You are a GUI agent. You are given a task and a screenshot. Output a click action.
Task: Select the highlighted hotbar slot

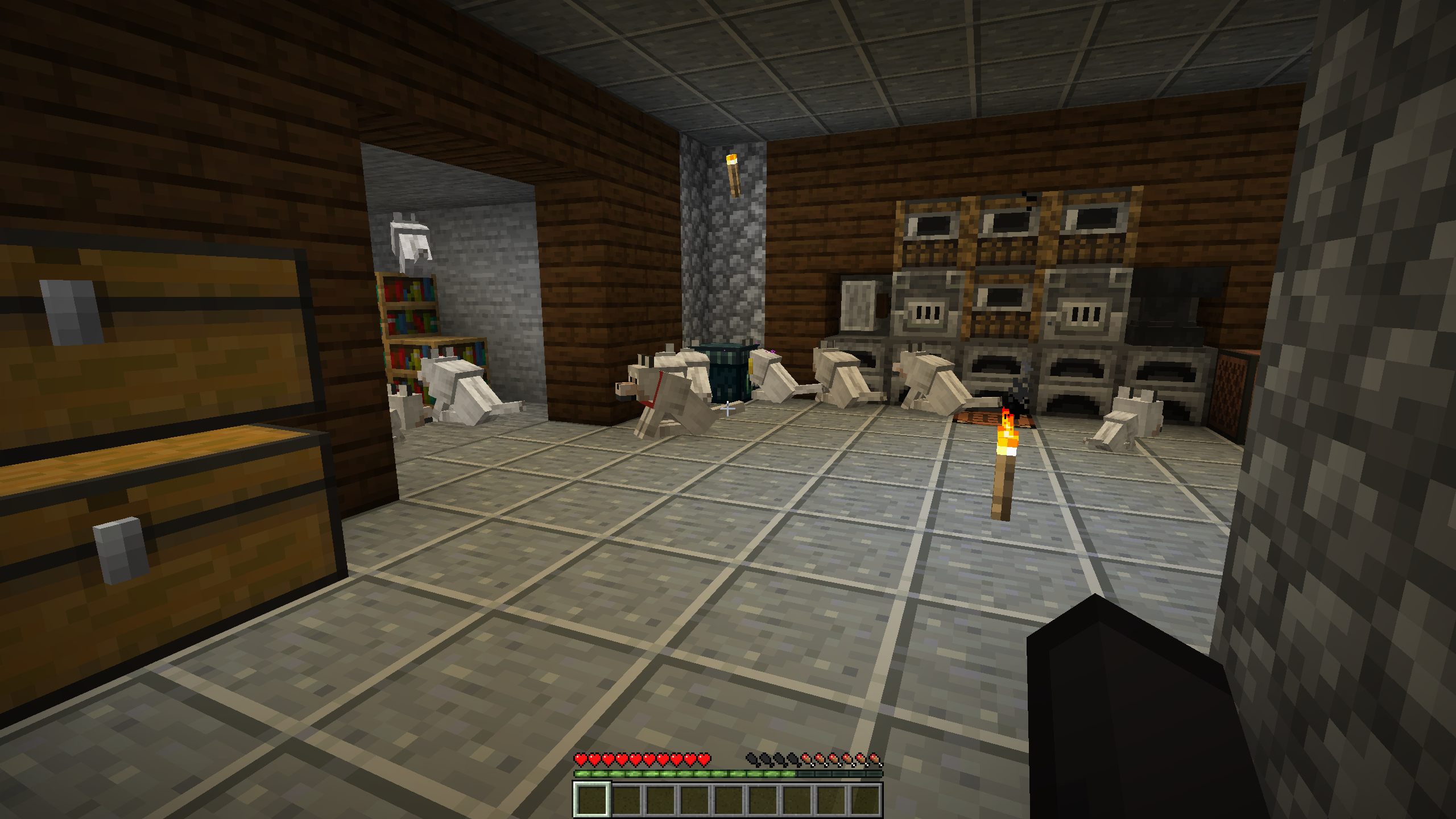[x=591, y=799]
